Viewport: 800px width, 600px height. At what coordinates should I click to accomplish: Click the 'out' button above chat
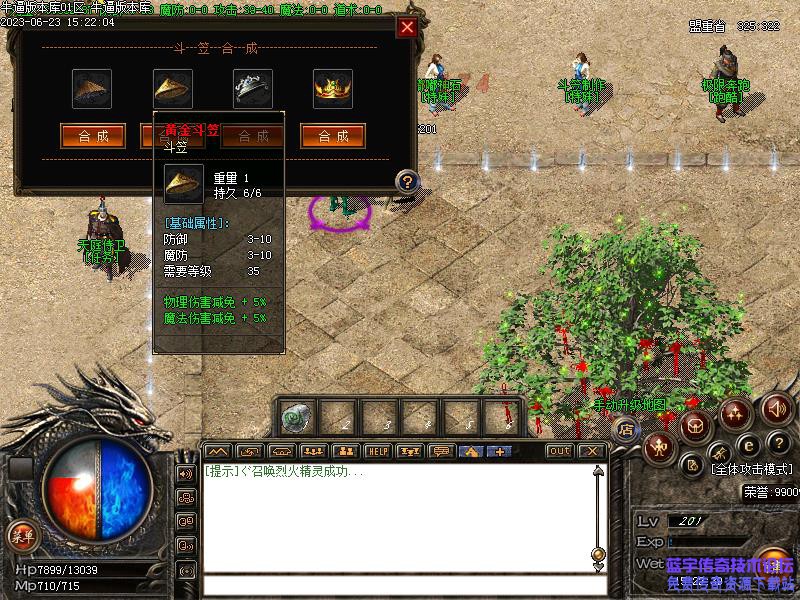click(x=559, y=451)
